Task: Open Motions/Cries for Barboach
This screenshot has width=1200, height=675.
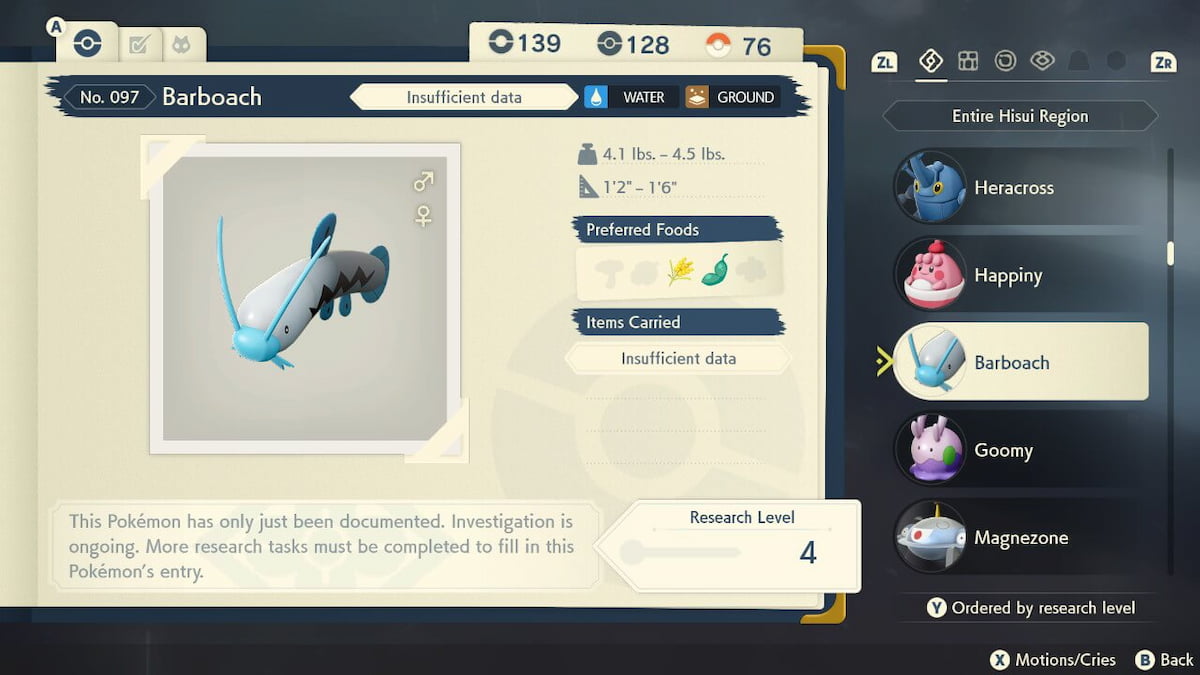Action: [x=1054, y=659]
